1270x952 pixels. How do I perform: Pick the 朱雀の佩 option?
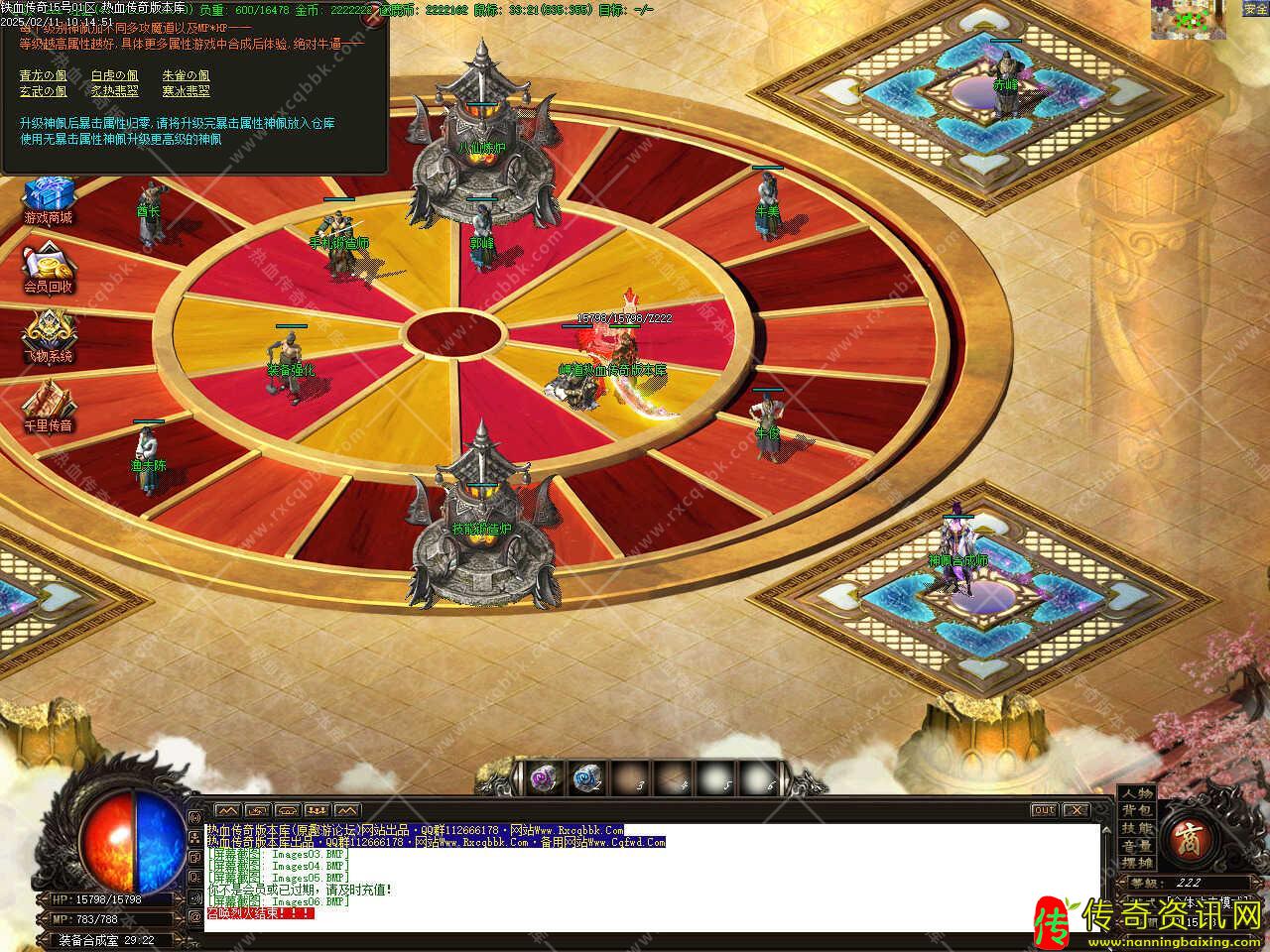(186, 75)
